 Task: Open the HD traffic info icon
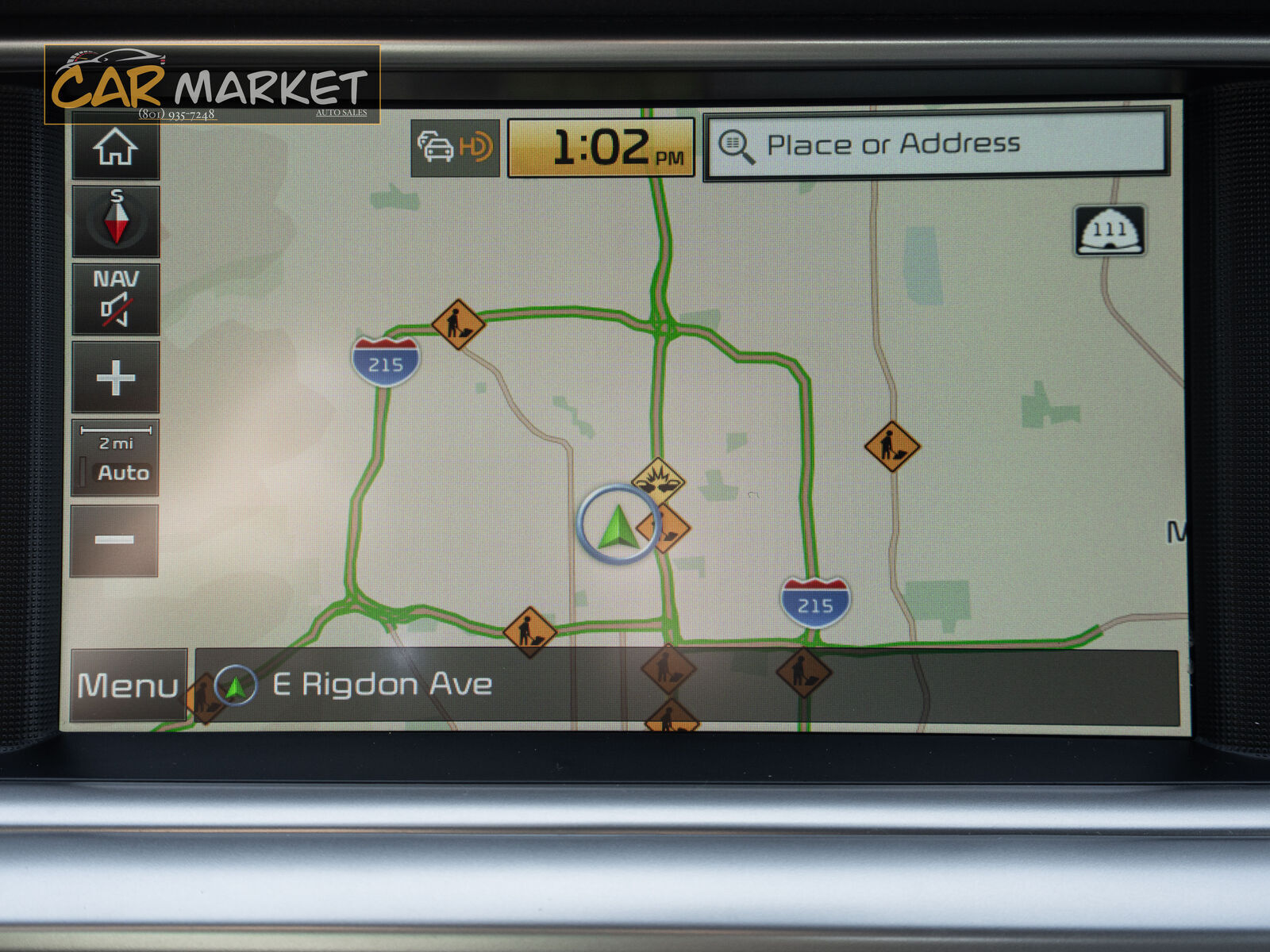tap(455, 148)
